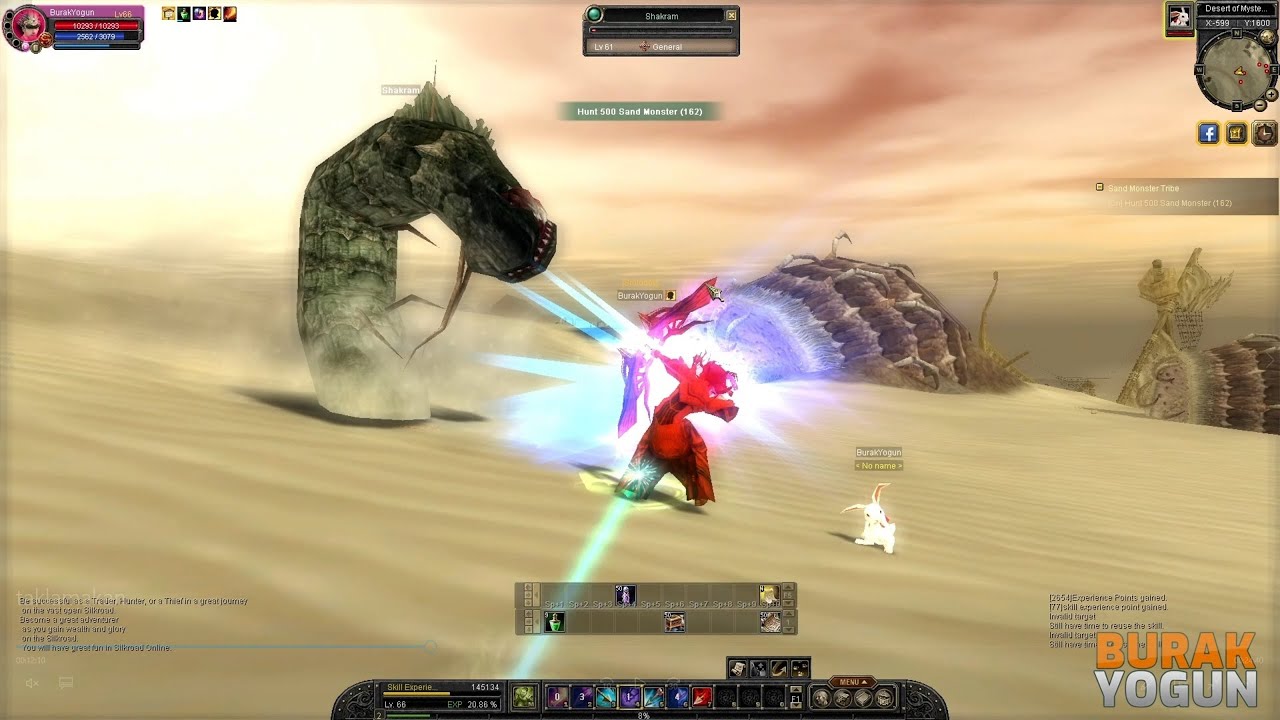Click the green character icon on action bar
Viewport: 1280px width, 720px height.
(x=523, y=697)
